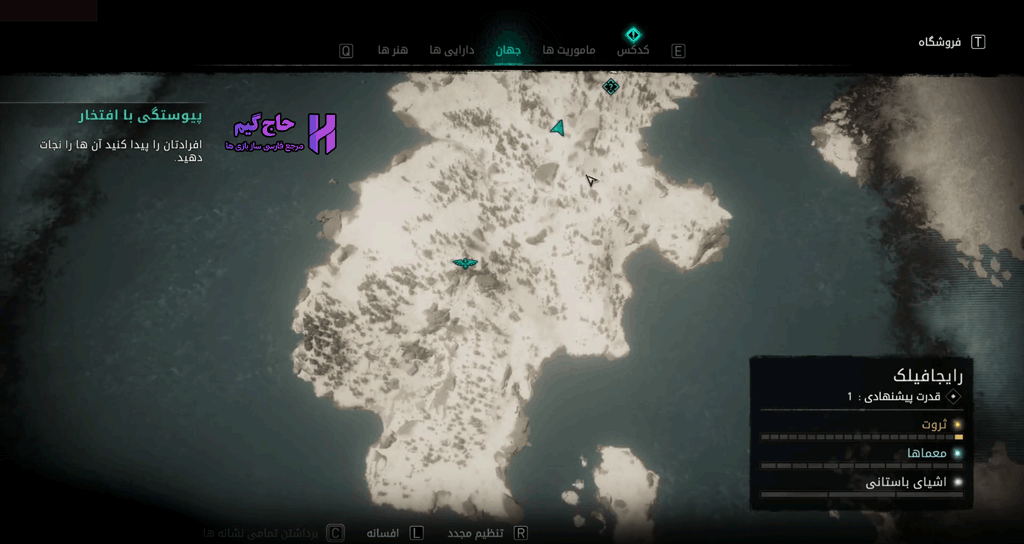The height and width of the screenshot is (544, 1024).
Task: Click the teal bird marker on the map
Action: point(465,263)
